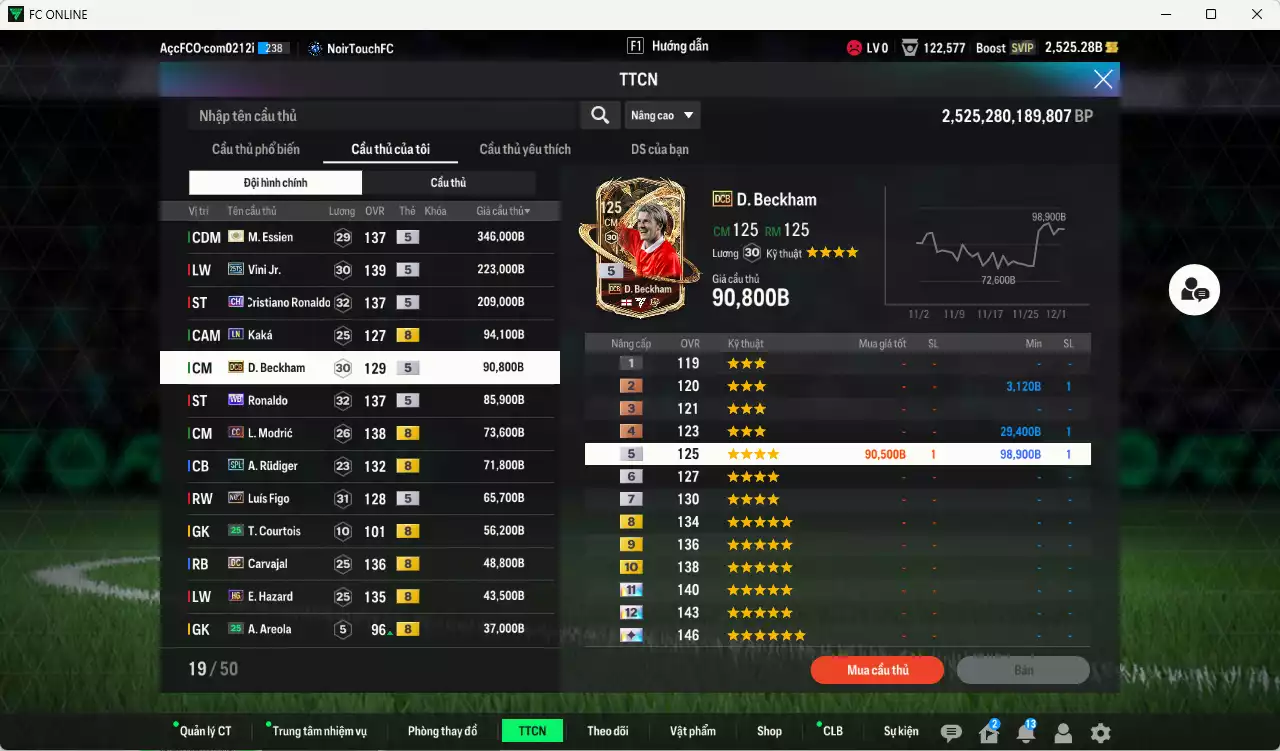Open the search magnifier in the player search bar
The width and height of the screenshot is (1280, 751).
pyautogui.click(x=599, y=115)
